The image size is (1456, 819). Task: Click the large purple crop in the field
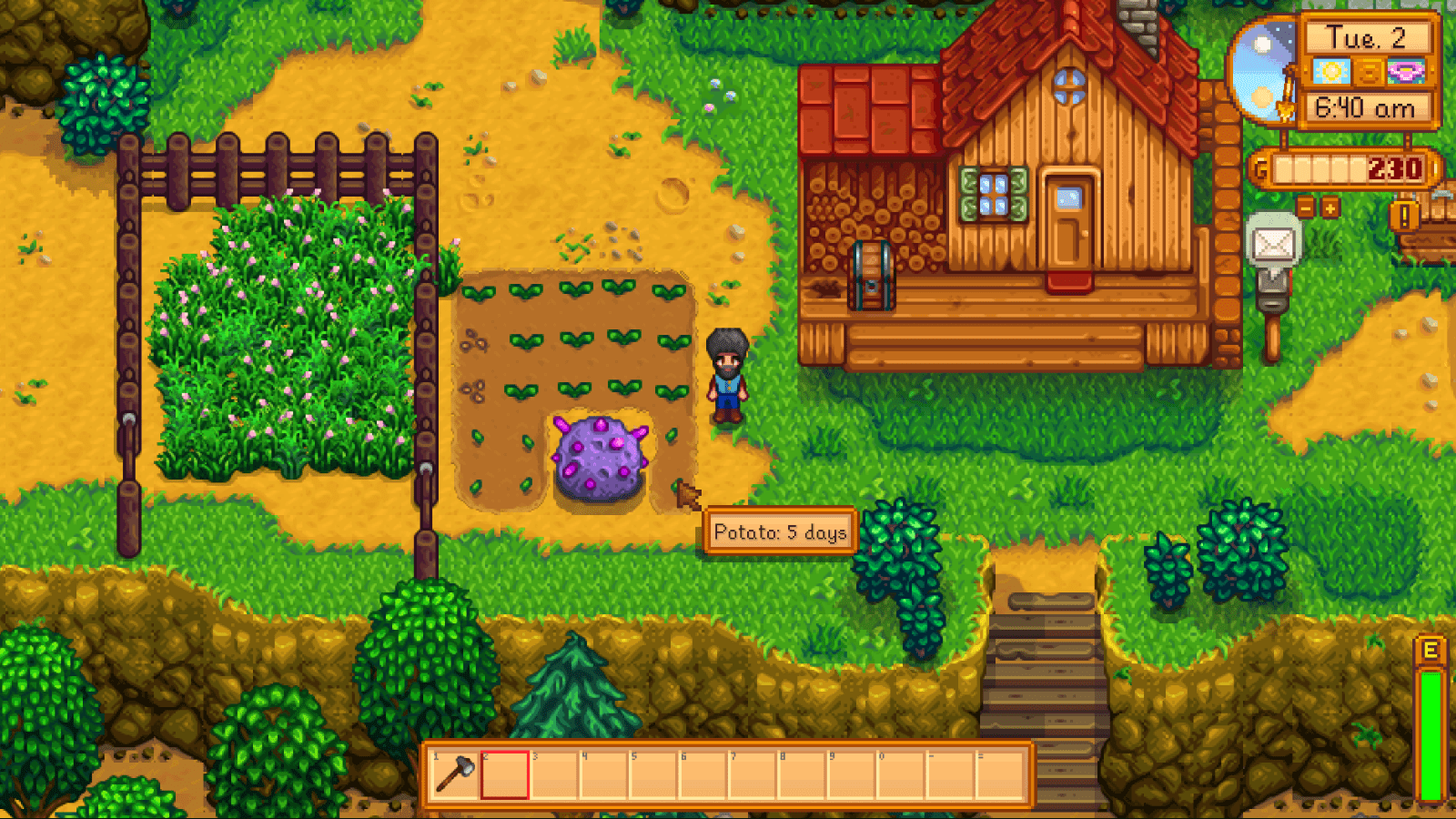598,455
